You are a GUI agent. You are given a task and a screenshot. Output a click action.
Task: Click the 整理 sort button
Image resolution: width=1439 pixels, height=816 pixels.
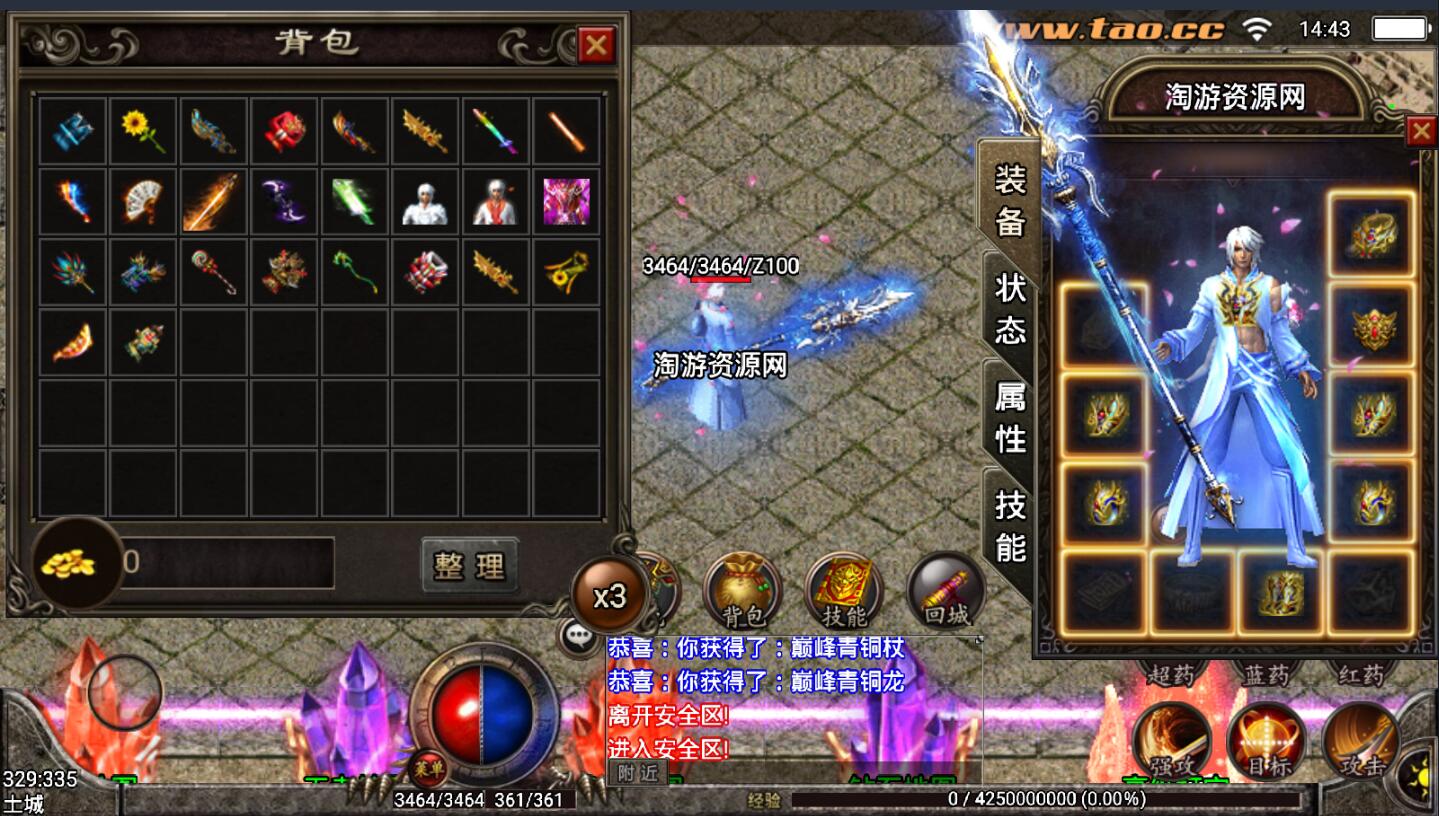pyautogui.click(x=469, y=565)
